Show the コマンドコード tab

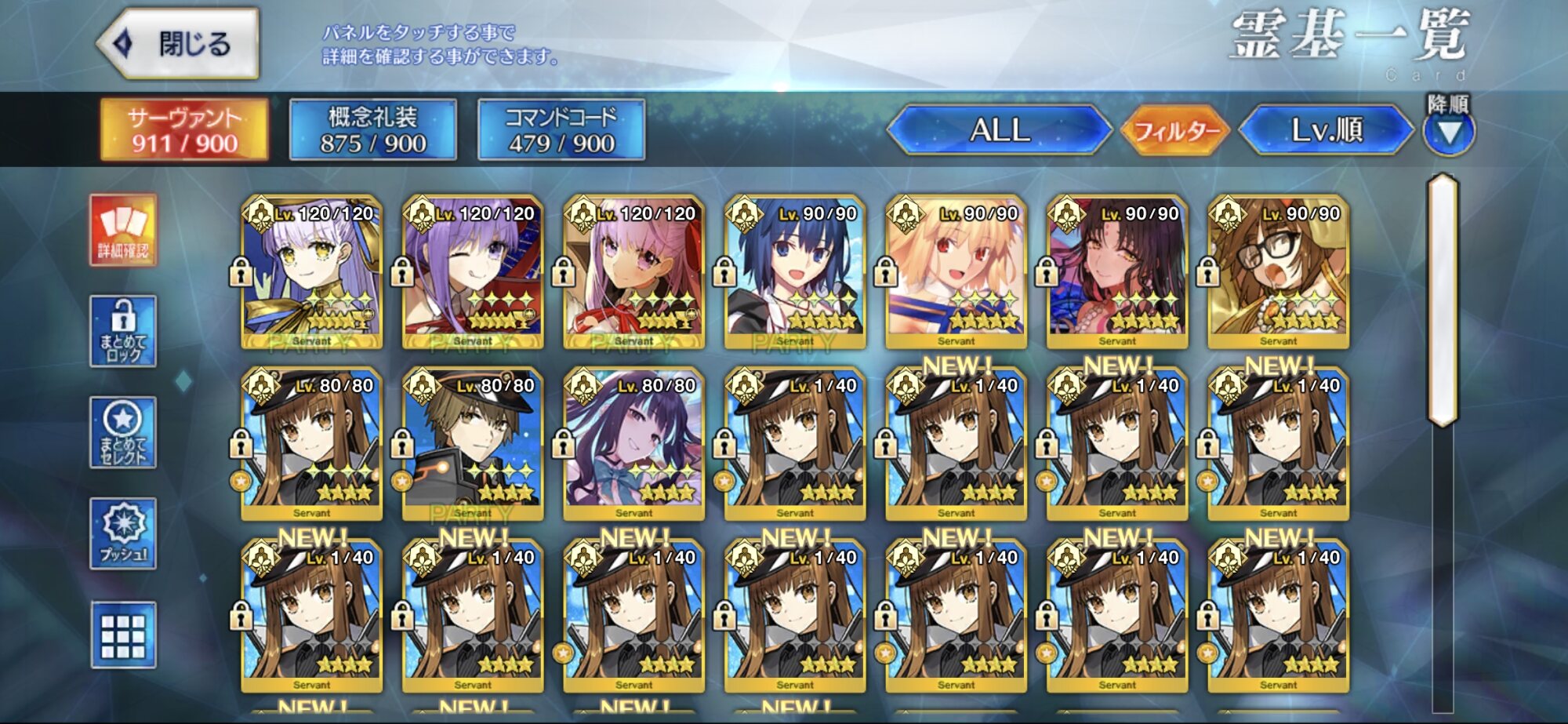click(x=561, y=129)
